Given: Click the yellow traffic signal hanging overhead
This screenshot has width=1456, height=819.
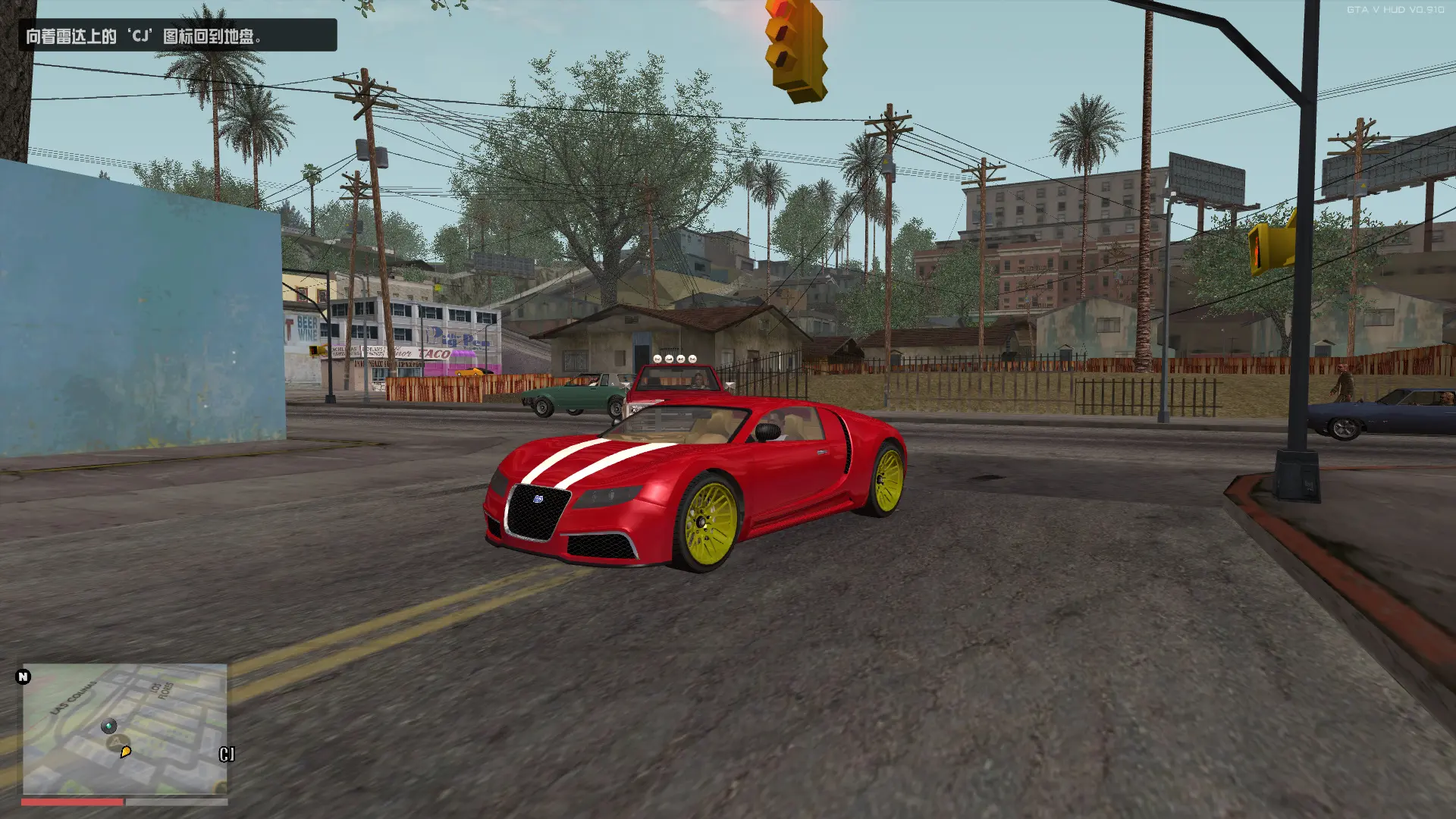Looking at the screenshot, I should click(x=790, y=45).
